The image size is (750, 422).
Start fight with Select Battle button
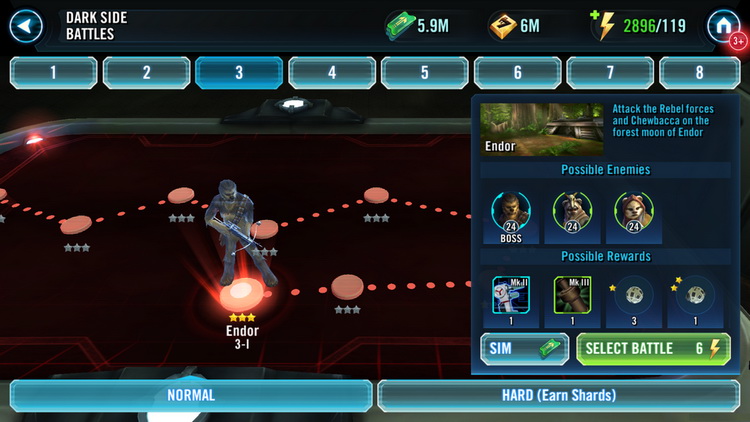pyautogui.click(x=653, y=348)
